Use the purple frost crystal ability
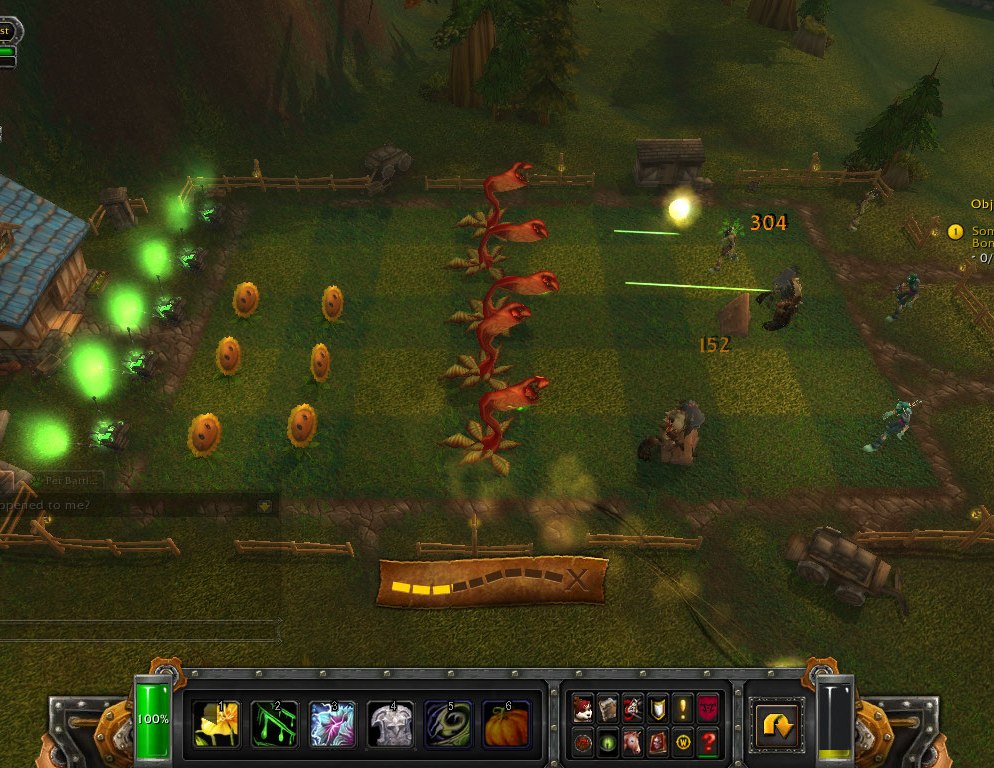 [333, 722]
